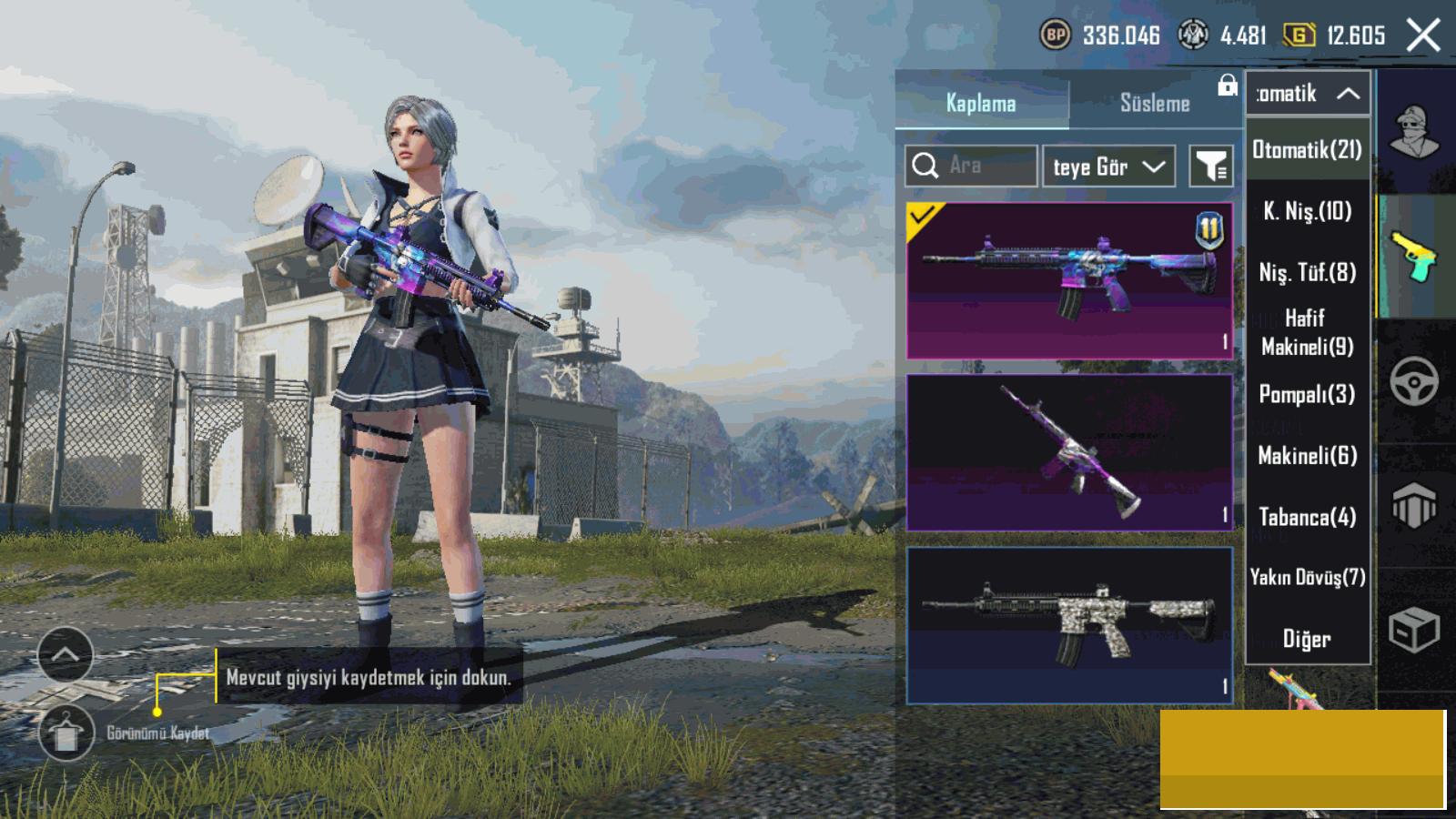This screenshot has width=1456, height=819.
Task: Choose the purple and silver rifle skin
Action: (1069, 452)
